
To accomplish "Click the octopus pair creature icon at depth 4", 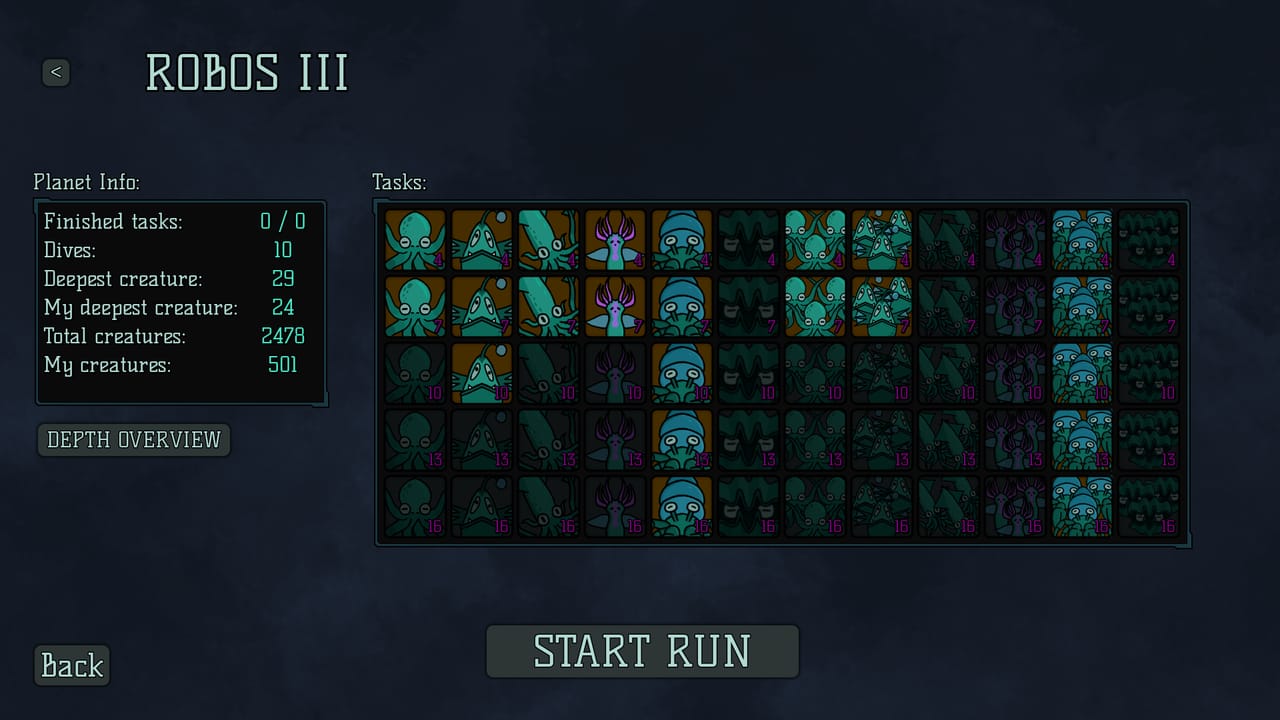I will click(815, 241).
